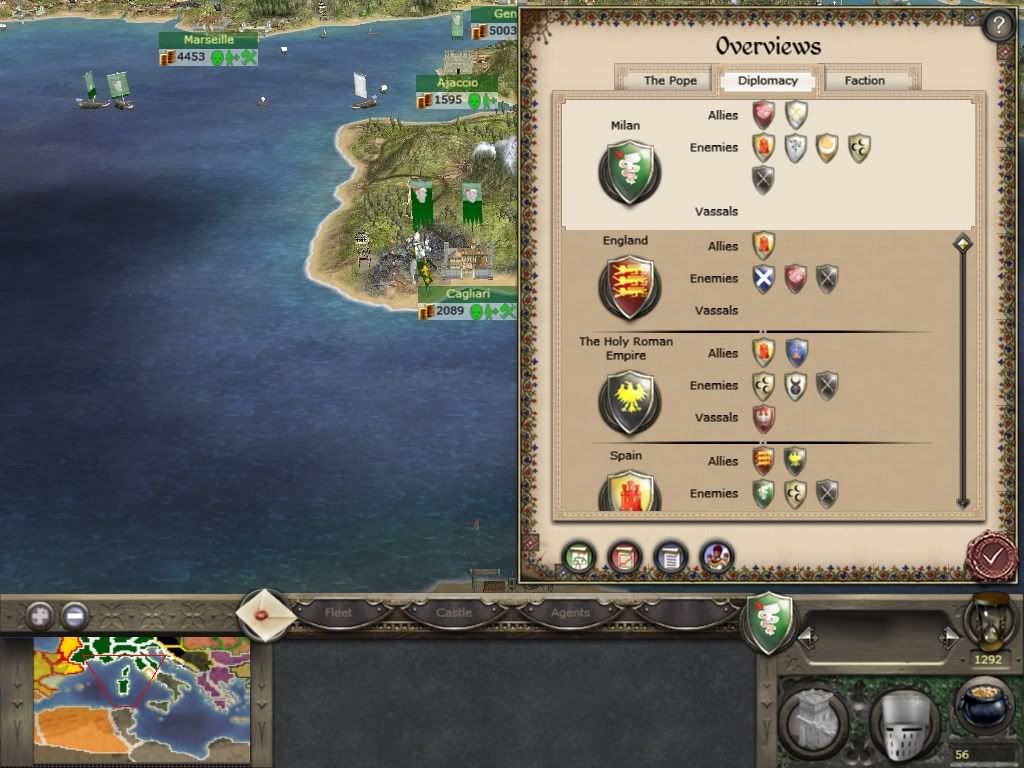Close the Overviews panel with the checkmark
Viewport: 1024px width, 768px height.
click(991, 555)
